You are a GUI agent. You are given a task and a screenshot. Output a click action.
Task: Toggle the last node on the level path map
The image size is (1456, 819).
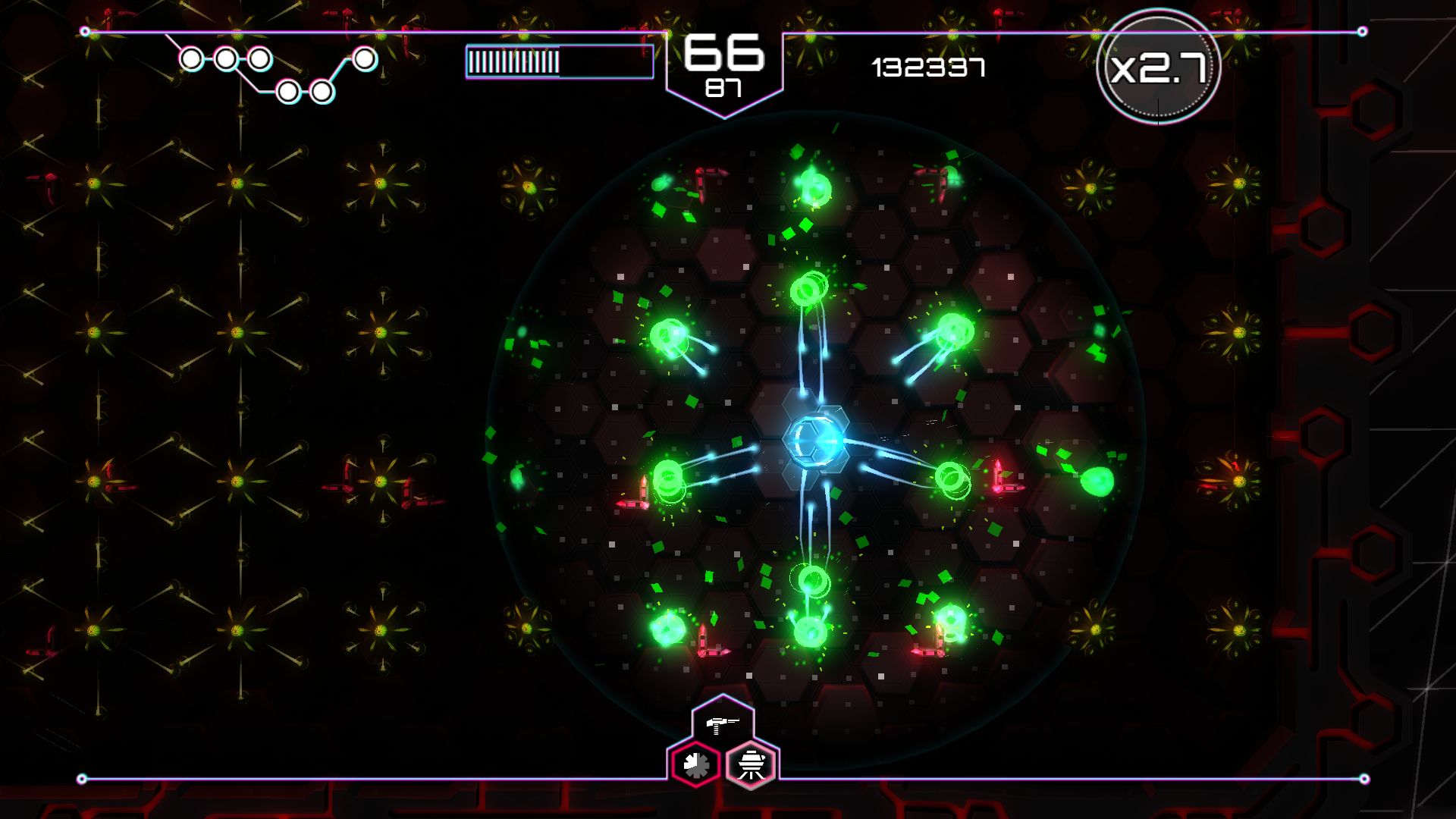coord(366,58)
